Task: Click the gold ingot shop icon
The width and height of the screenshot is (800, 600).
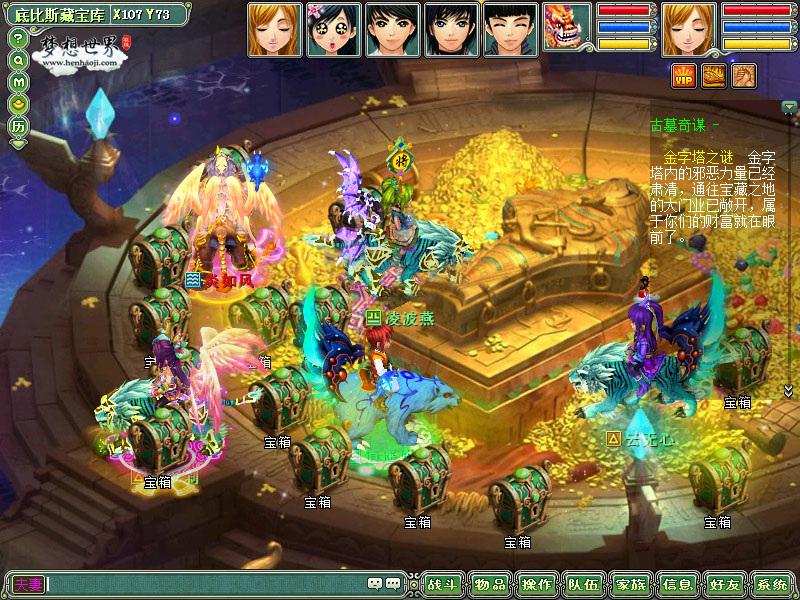Action: click(18, 104)
